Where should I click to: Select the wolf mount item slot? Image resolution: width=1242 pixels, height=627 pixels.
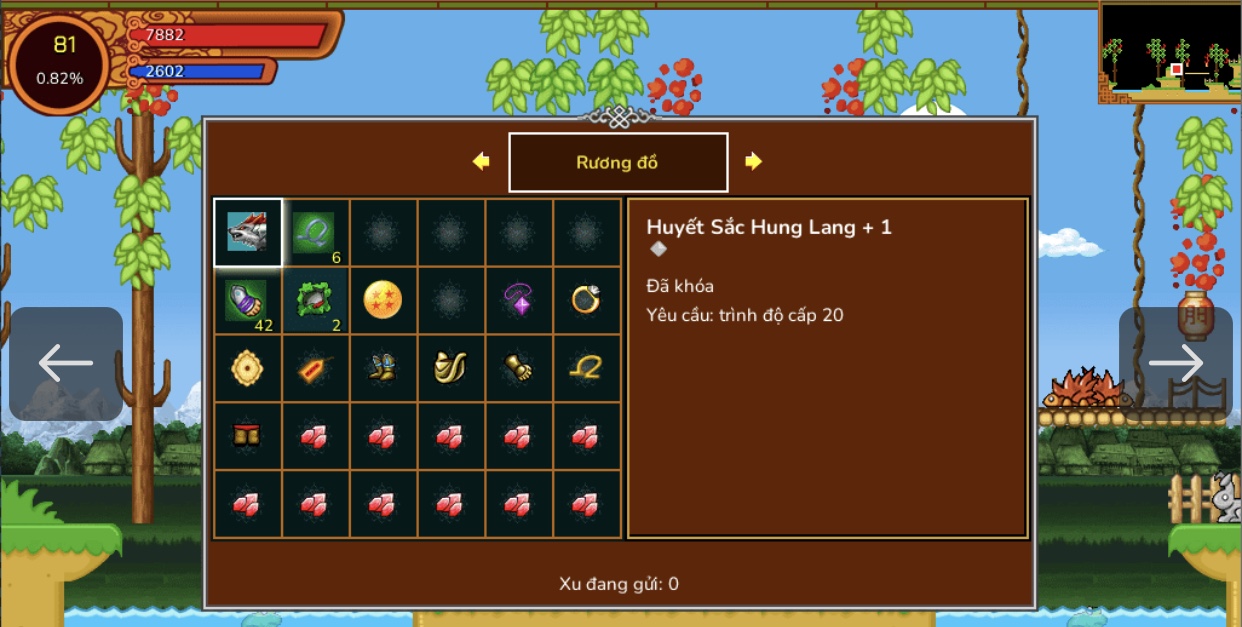click(248, 232)
